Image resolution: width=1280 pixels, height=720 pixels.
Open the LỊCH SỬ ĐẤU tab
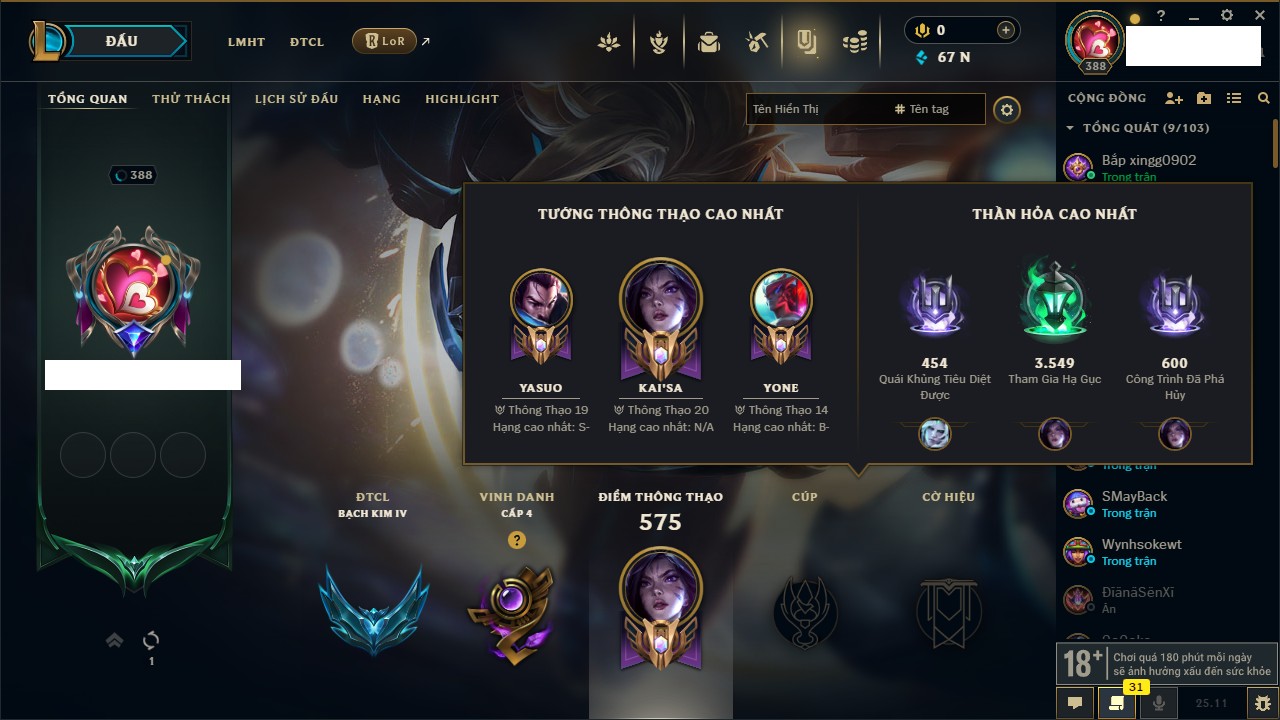(x=296, y=99)
